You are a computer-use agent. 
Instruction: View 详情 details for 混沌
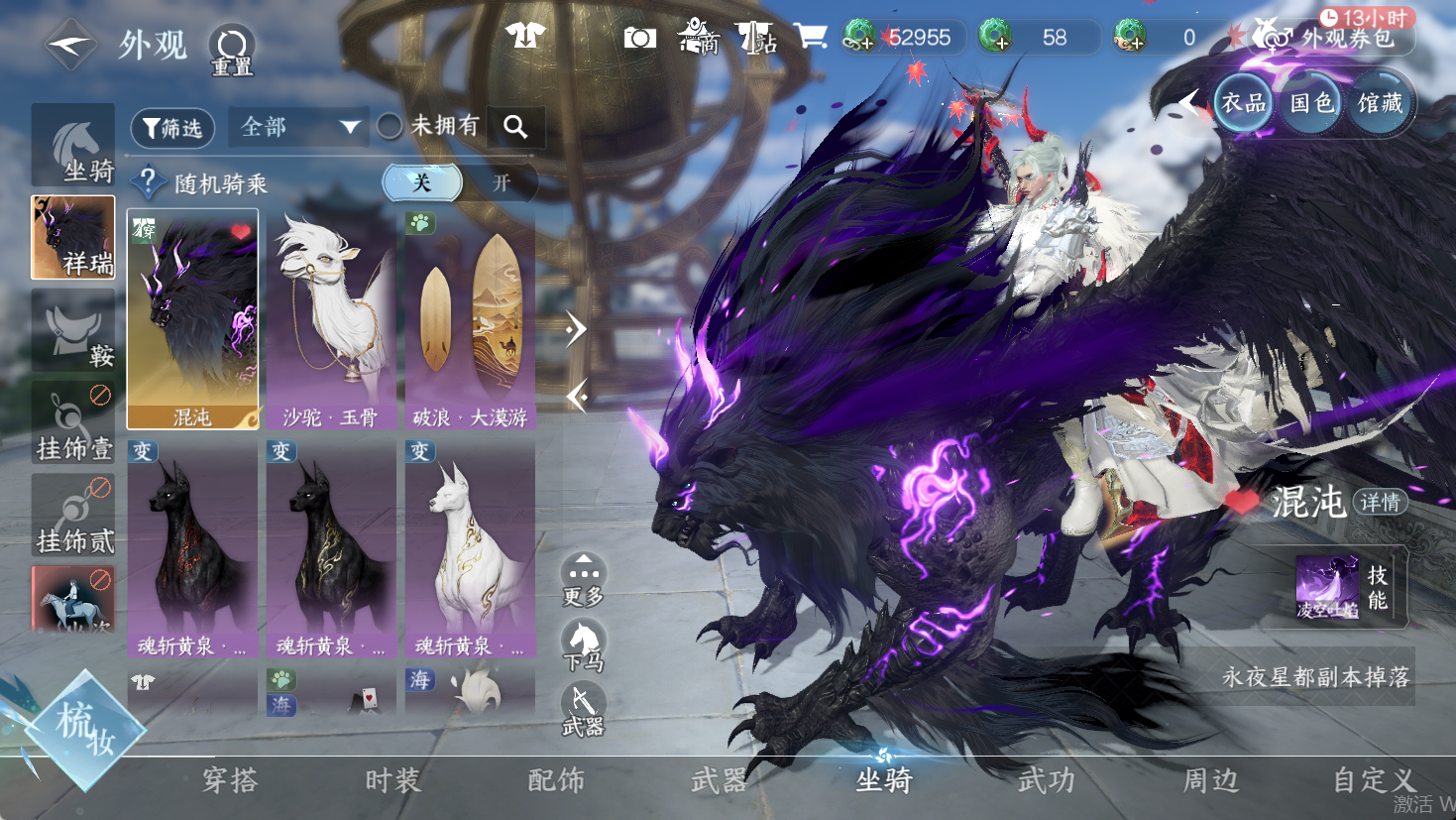click(x=1380, y=502)
